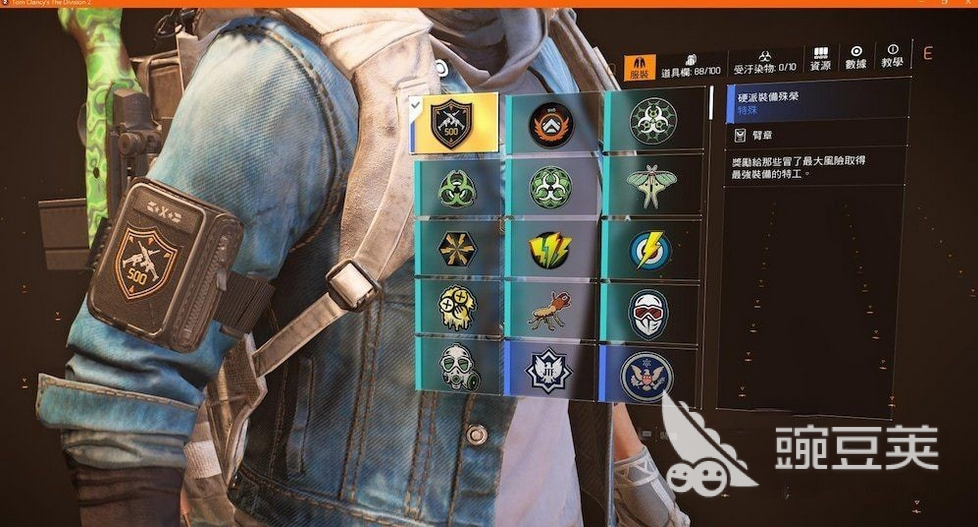Select the green moth arm patch
This screenshot has width=978, height=527.
(651, 185)
